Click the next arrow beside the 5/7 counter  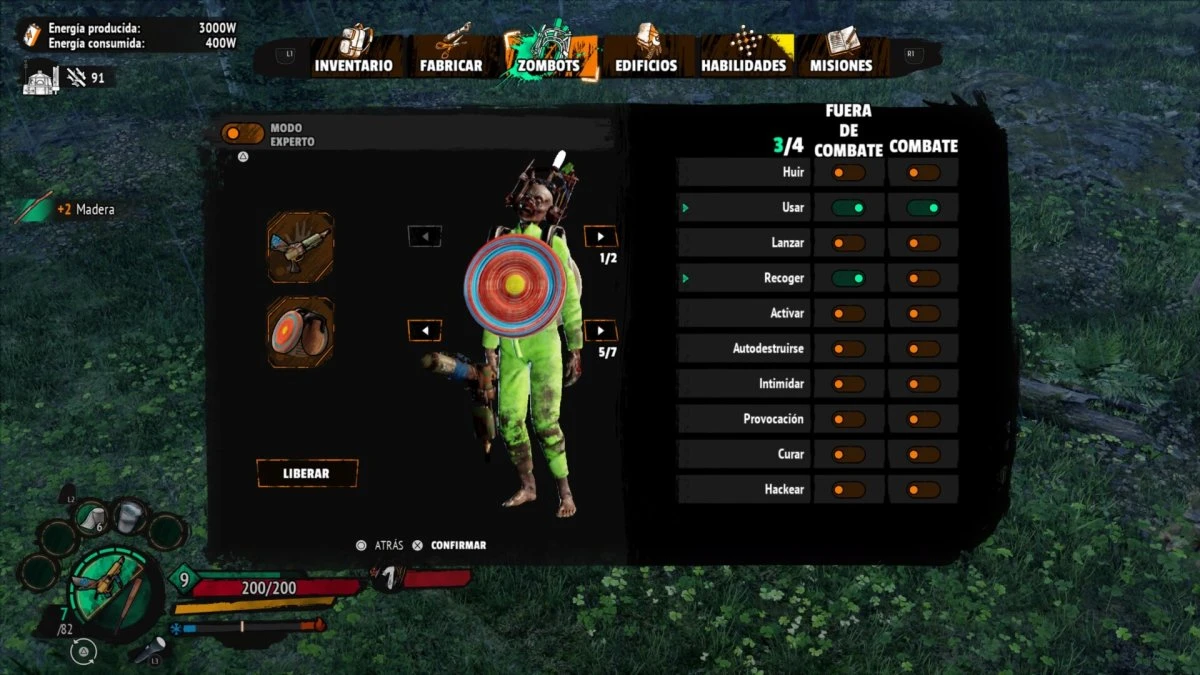click(x=600, y=331)
